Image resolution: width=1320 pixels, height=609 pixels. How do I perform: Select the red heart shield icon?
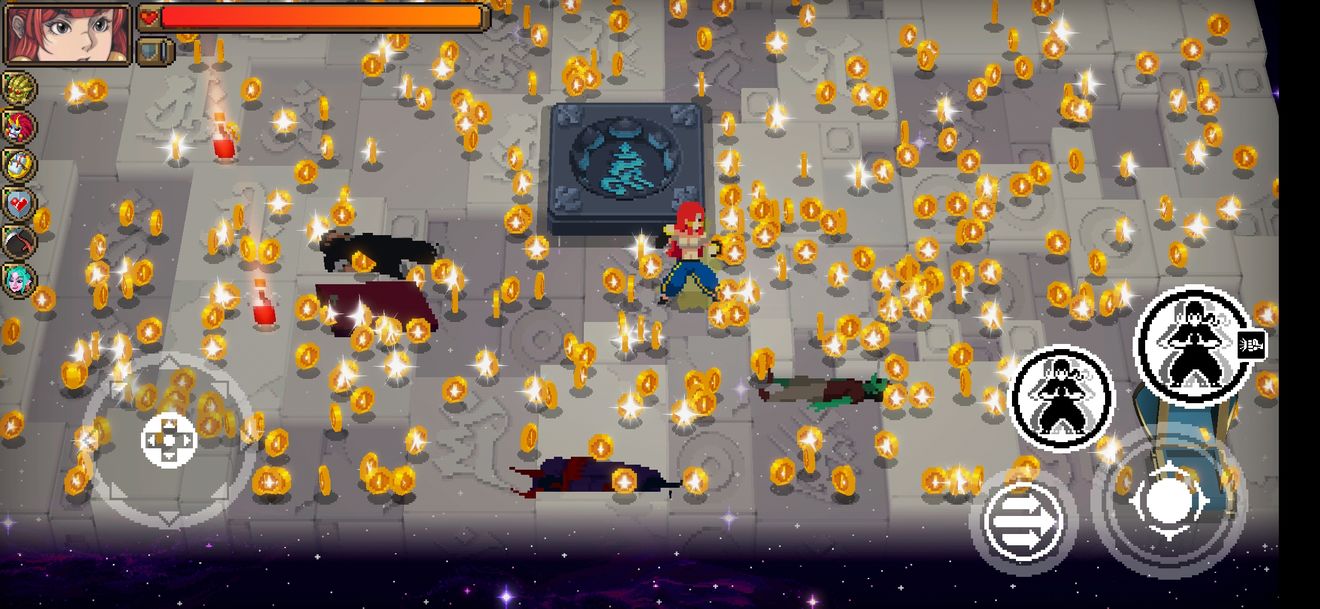19,203
